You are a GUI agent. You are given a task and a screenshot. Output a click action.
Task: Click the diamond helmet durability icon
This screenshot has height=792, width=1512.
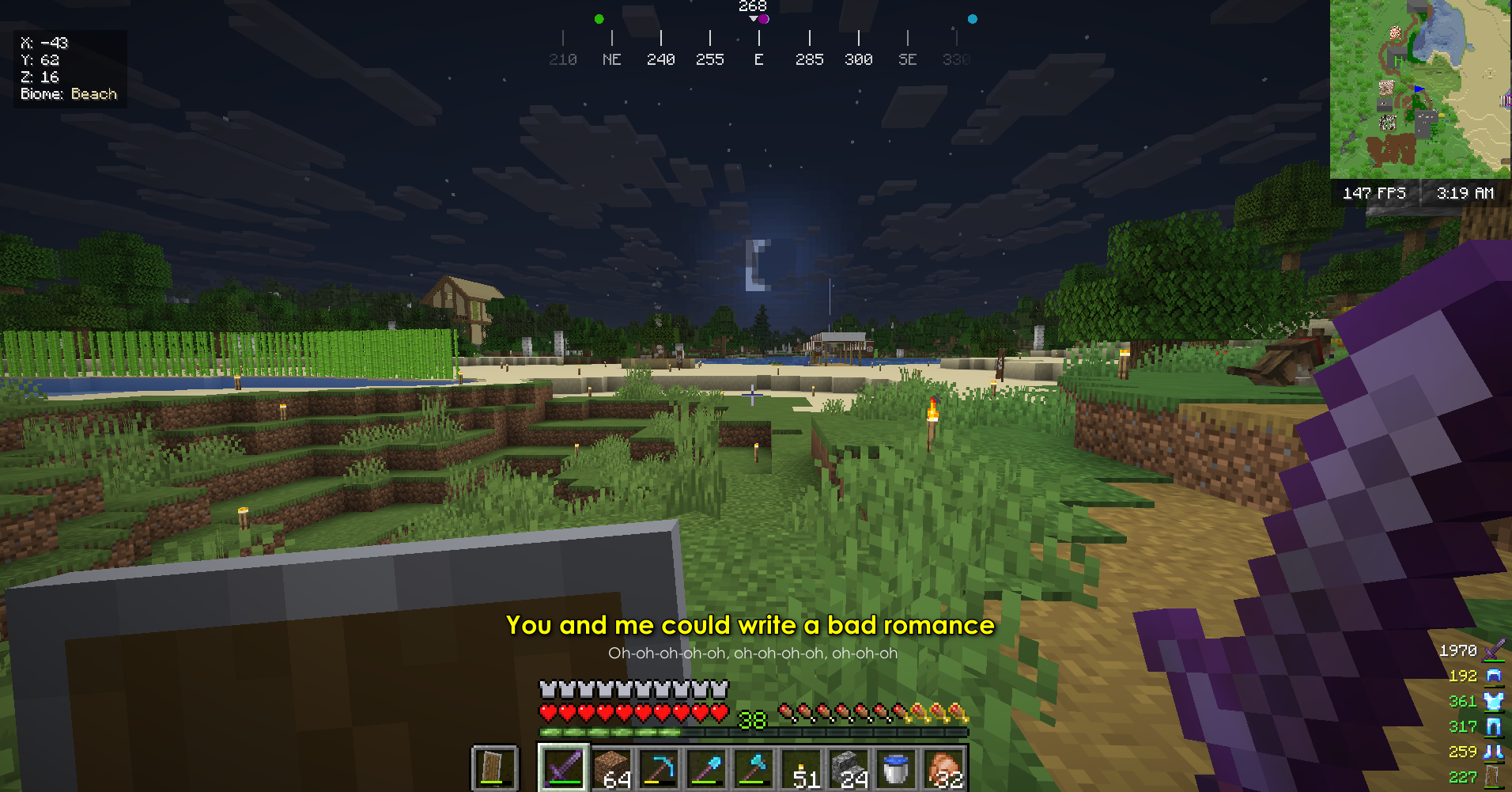click(1494, 676)
